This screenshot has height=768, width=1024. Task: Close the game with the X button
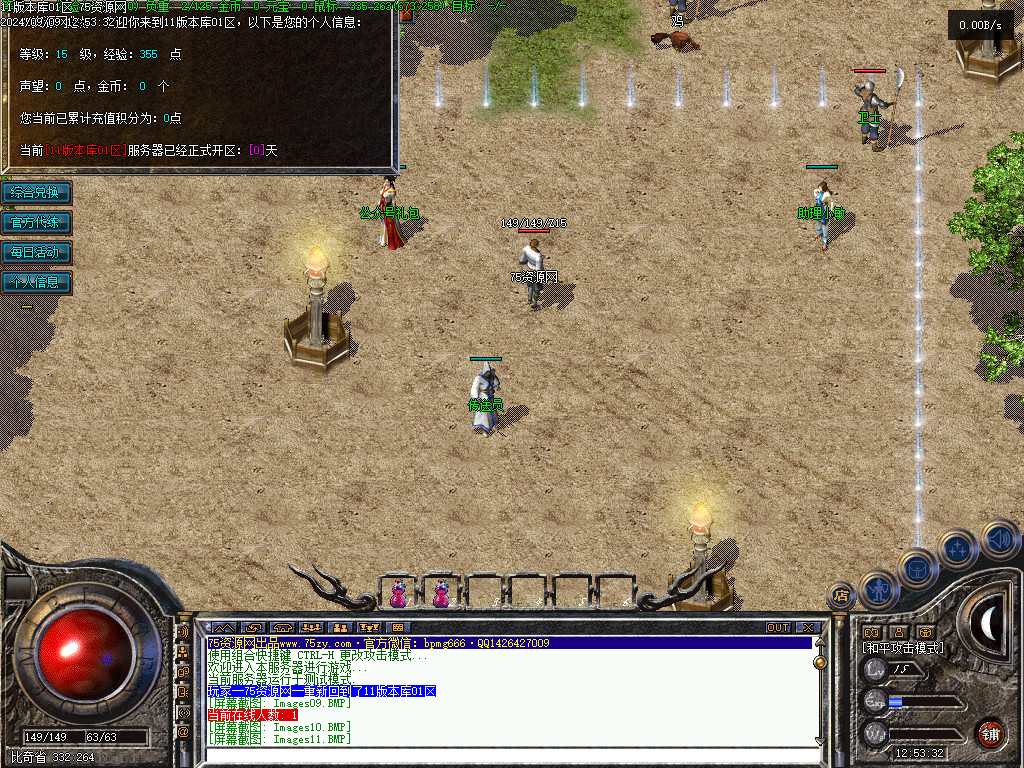click(808, 628)
